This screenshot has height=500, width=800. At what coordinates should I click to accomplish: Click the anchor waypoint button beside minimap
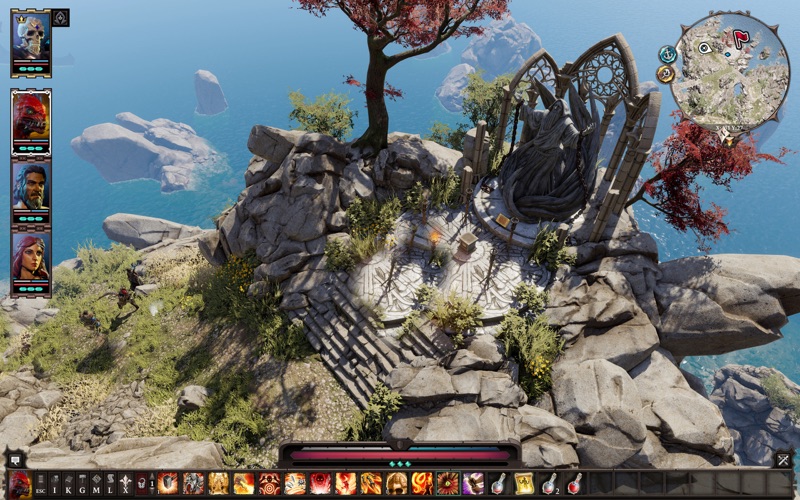click(x=667, y=53)
